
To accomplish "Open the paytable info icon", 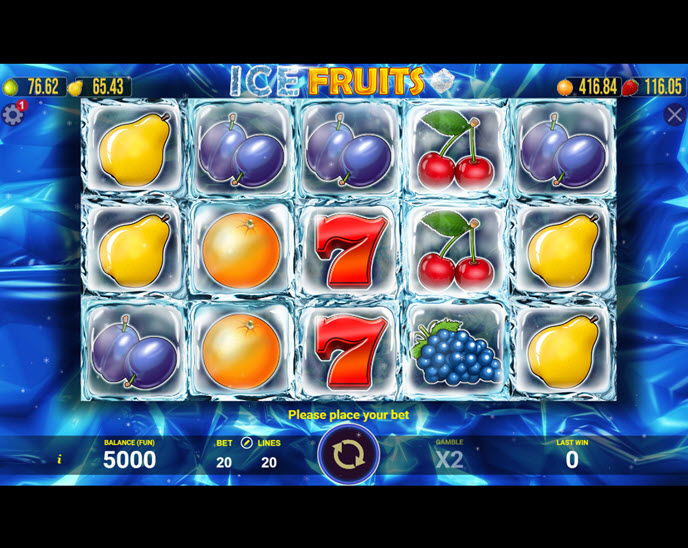I will (x=59, y=460).
